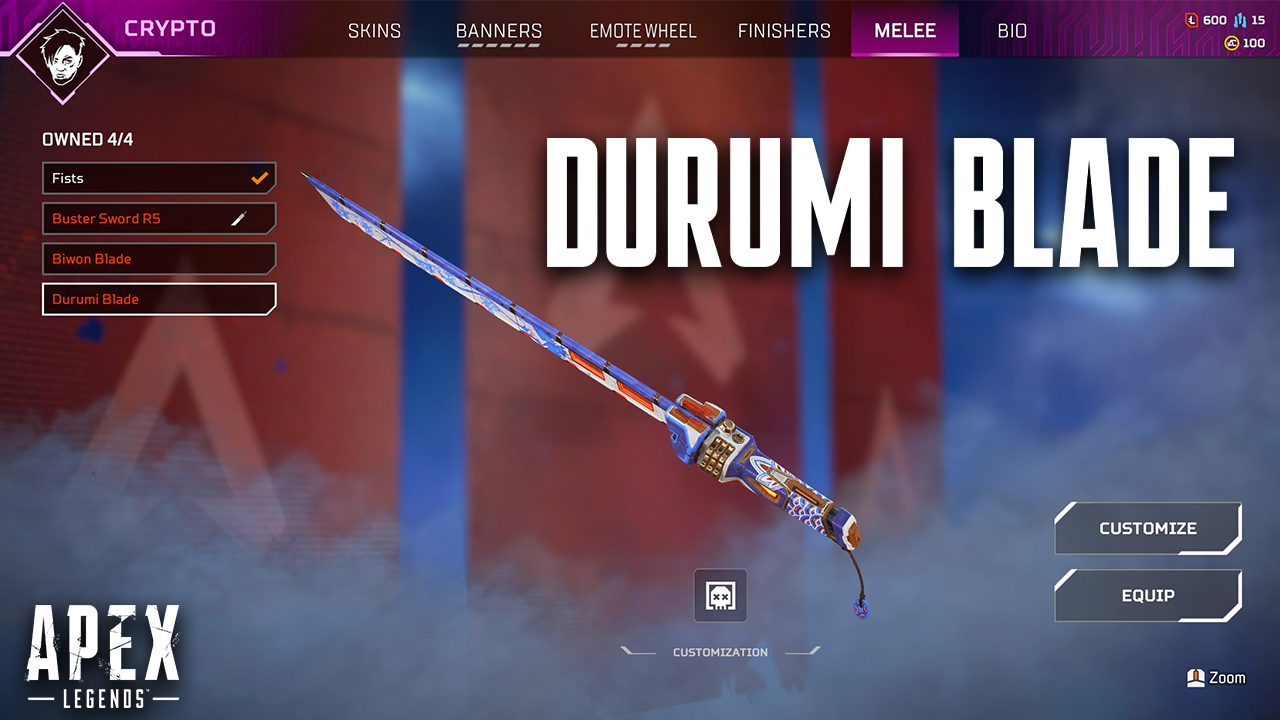Viewport: 1280px width, 720px height.
Task: Click the pencil edit icon on Buster Sword R5
Action: pos(240,218)
